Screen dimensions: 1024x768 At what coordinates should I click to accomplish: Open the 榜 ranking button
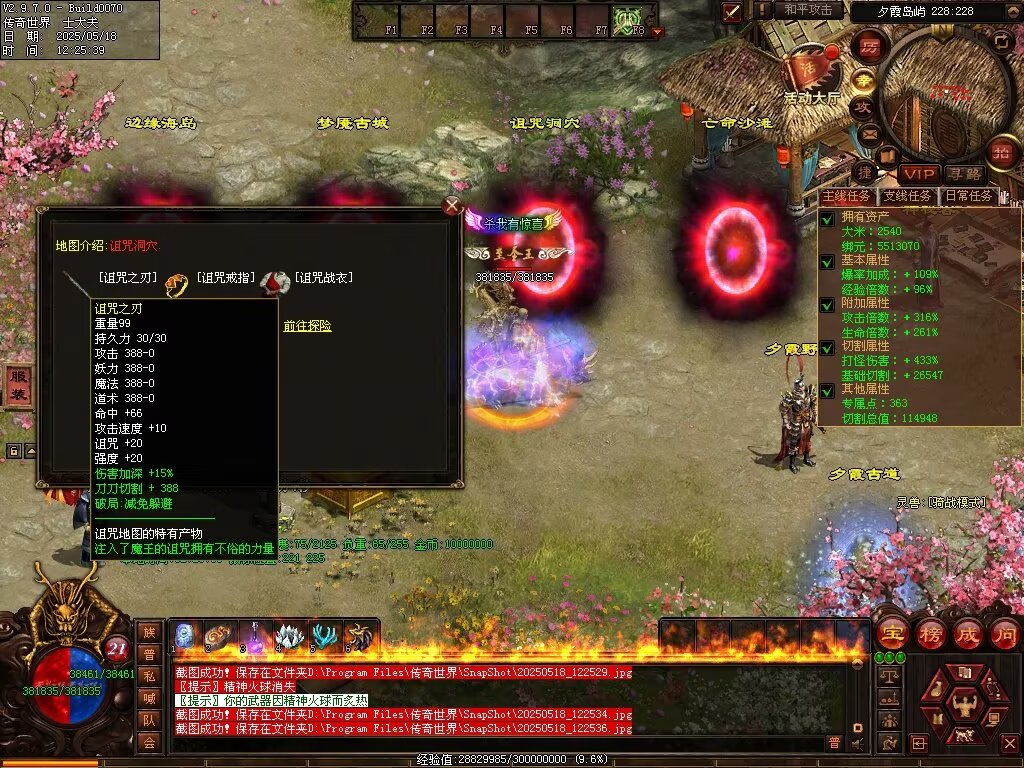coord(930,634)
